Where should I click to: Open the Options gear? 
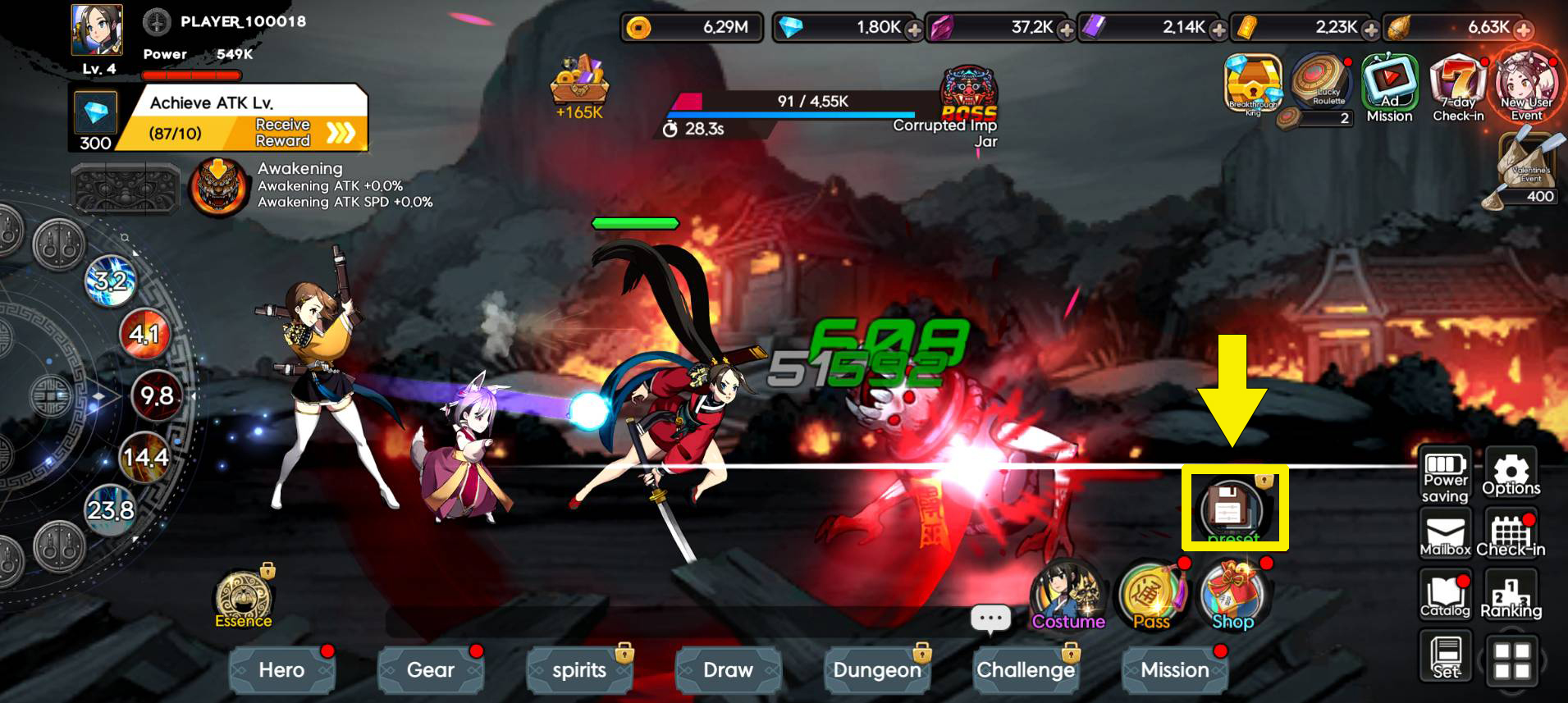pos(1511,474)
